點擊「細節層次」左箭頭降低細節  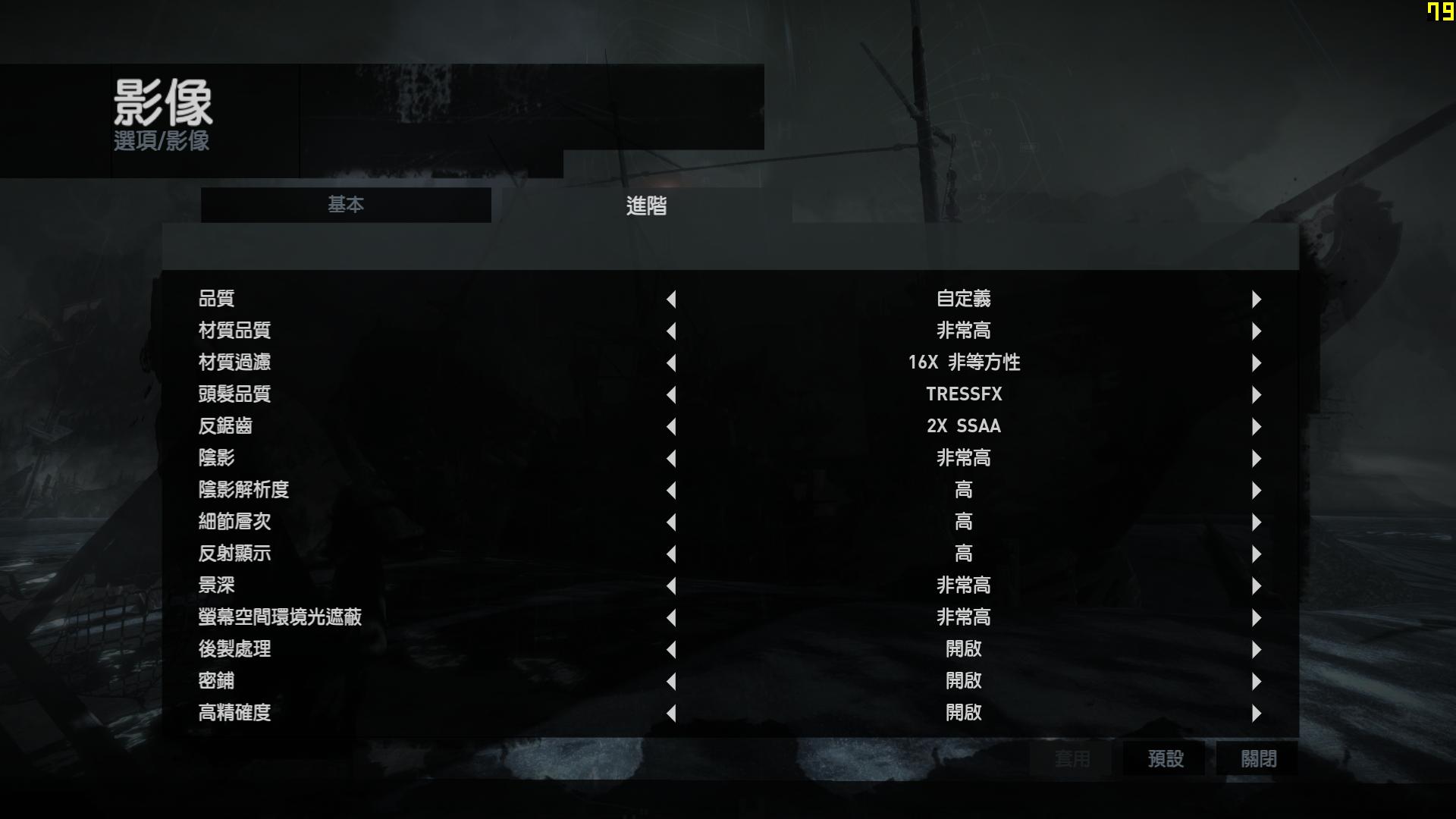click(x=672, y=522)
